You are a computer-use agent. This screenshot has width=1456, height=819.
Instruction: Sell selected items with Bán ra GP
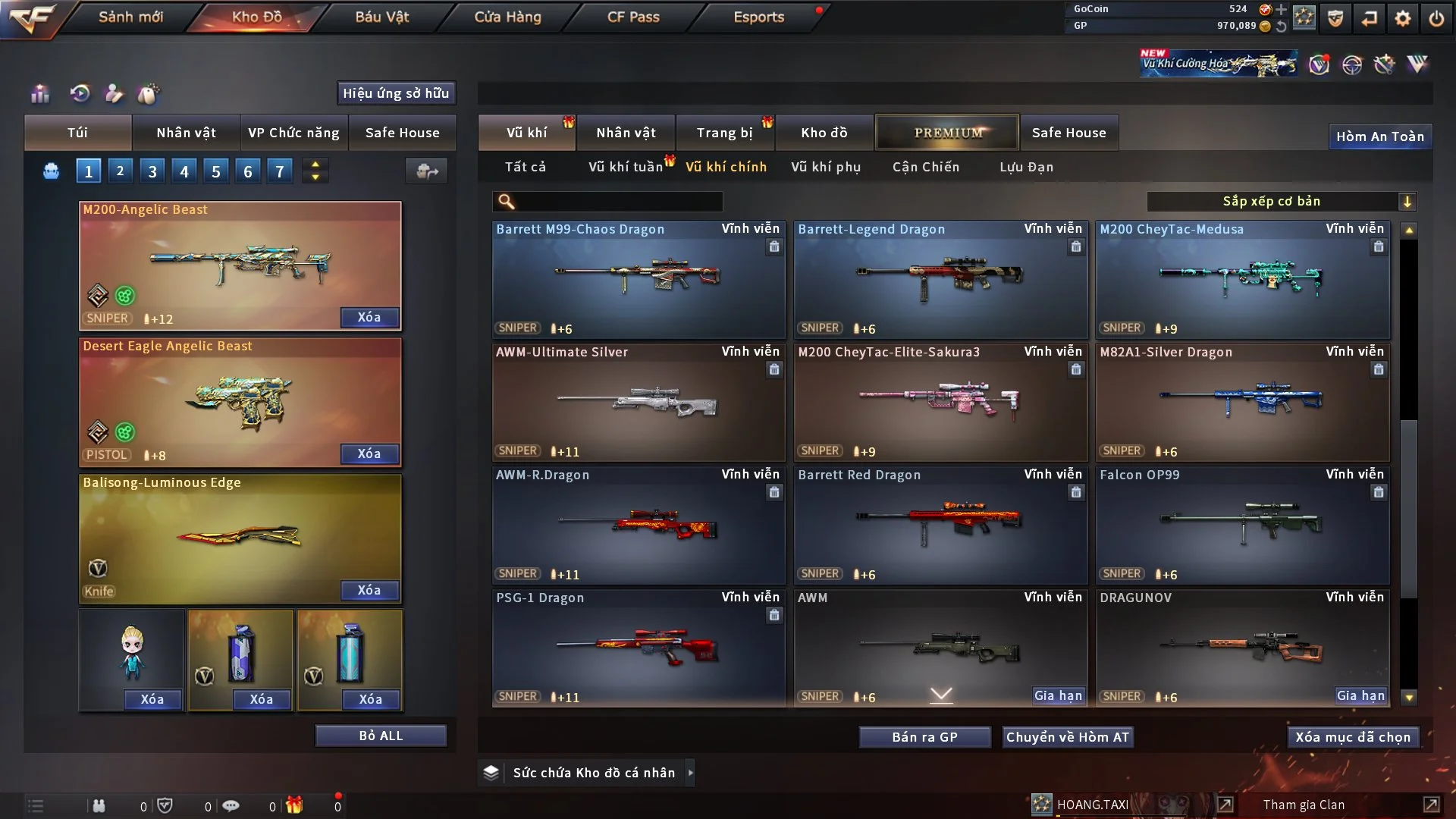click(x=924, y=737)
